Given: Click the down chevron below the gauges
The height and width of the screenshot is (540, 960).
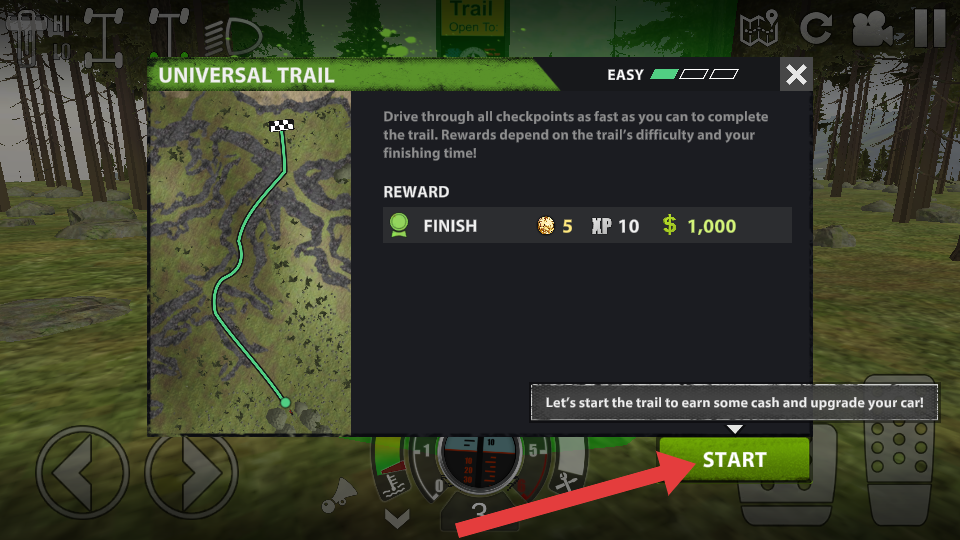Looking at the screenshot, I should pos(397,518).
